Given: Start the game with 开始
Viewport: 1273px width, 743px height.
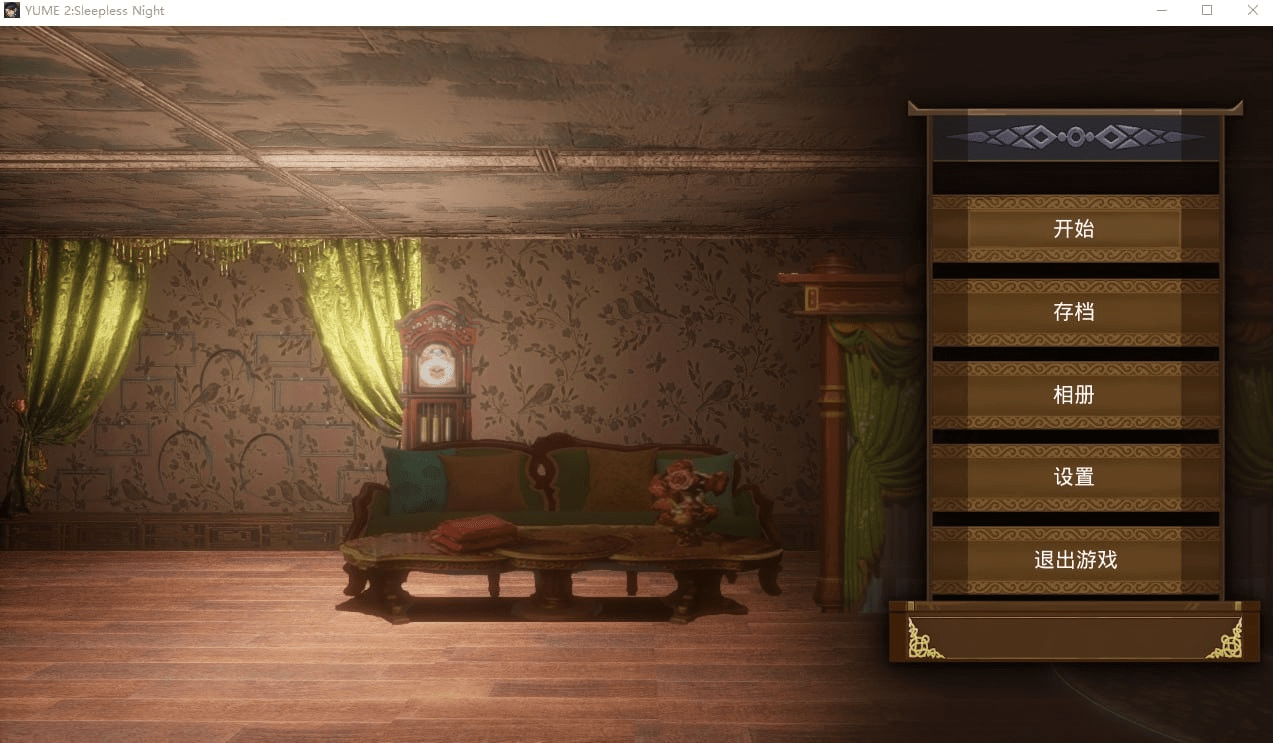Looking at the screenshot, I should pyautogui.click(x=1074, y=229).
